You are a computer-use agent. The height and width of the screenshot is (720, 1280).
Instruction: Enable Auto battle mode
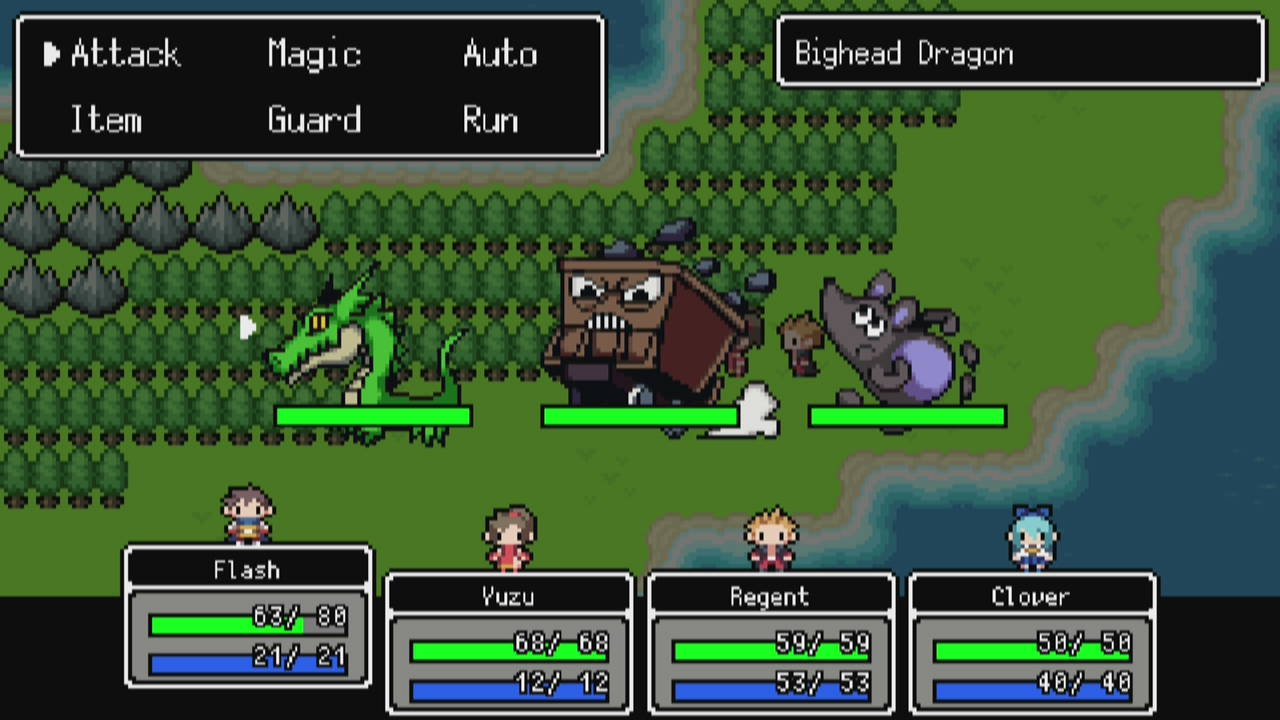coord(500,55)
